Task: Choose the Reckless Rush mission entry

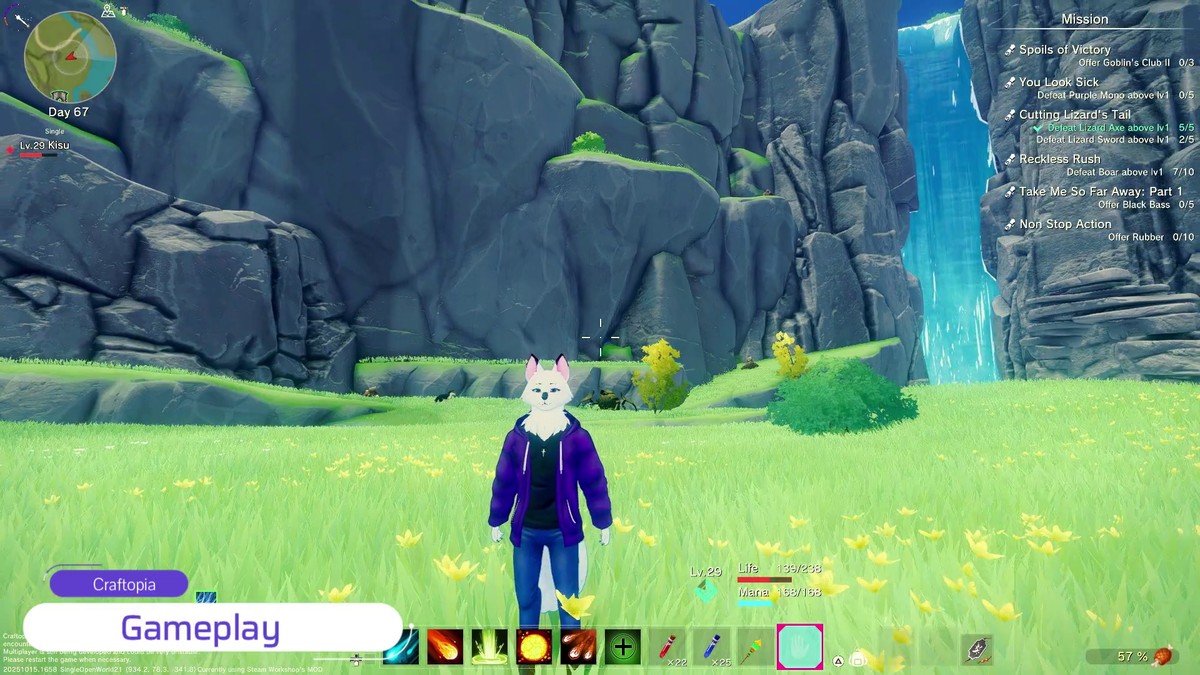Action: [x=1059, y=159]
